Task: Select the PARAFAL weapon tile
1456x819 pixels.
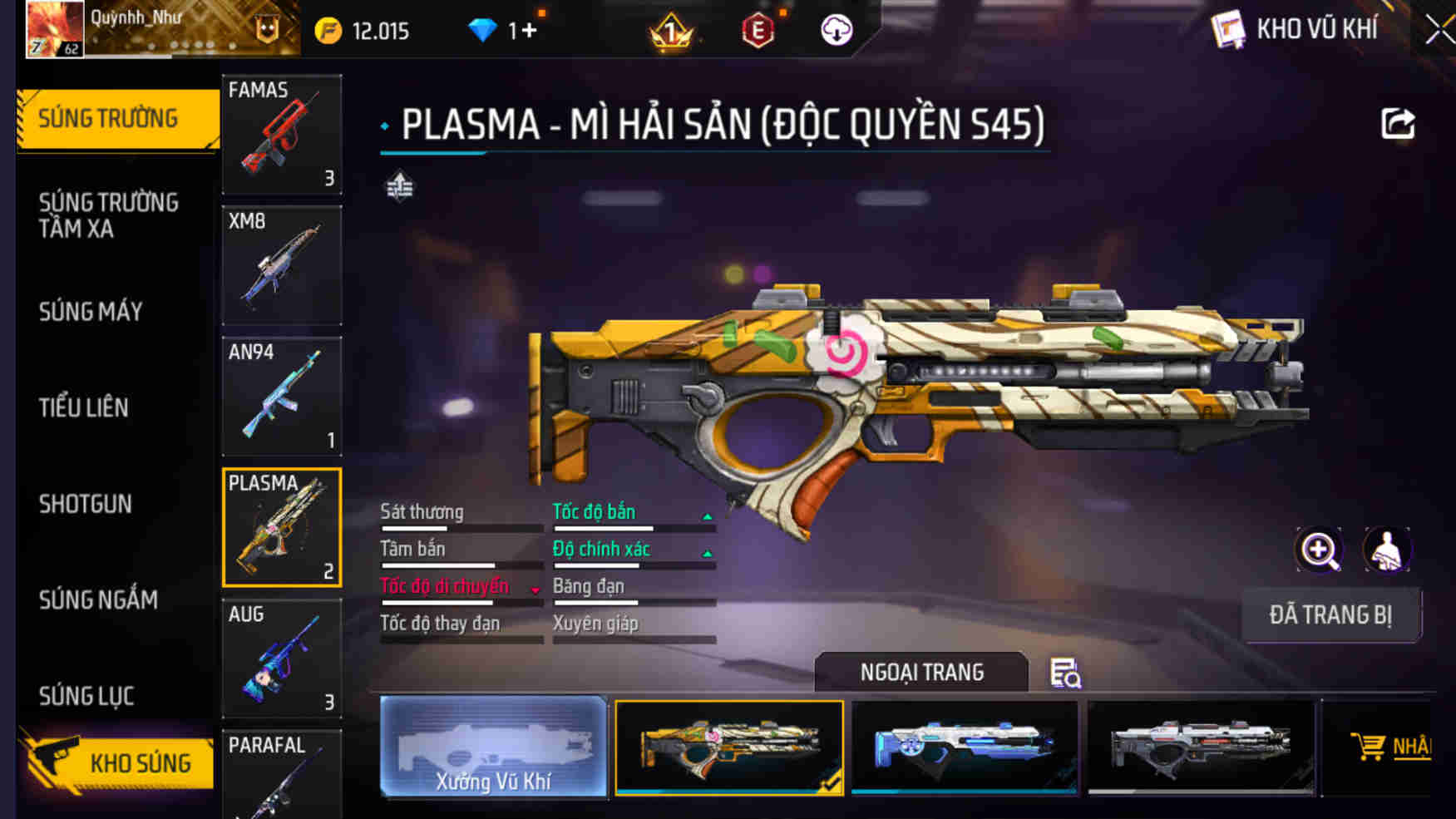Action: coord(282,775)
